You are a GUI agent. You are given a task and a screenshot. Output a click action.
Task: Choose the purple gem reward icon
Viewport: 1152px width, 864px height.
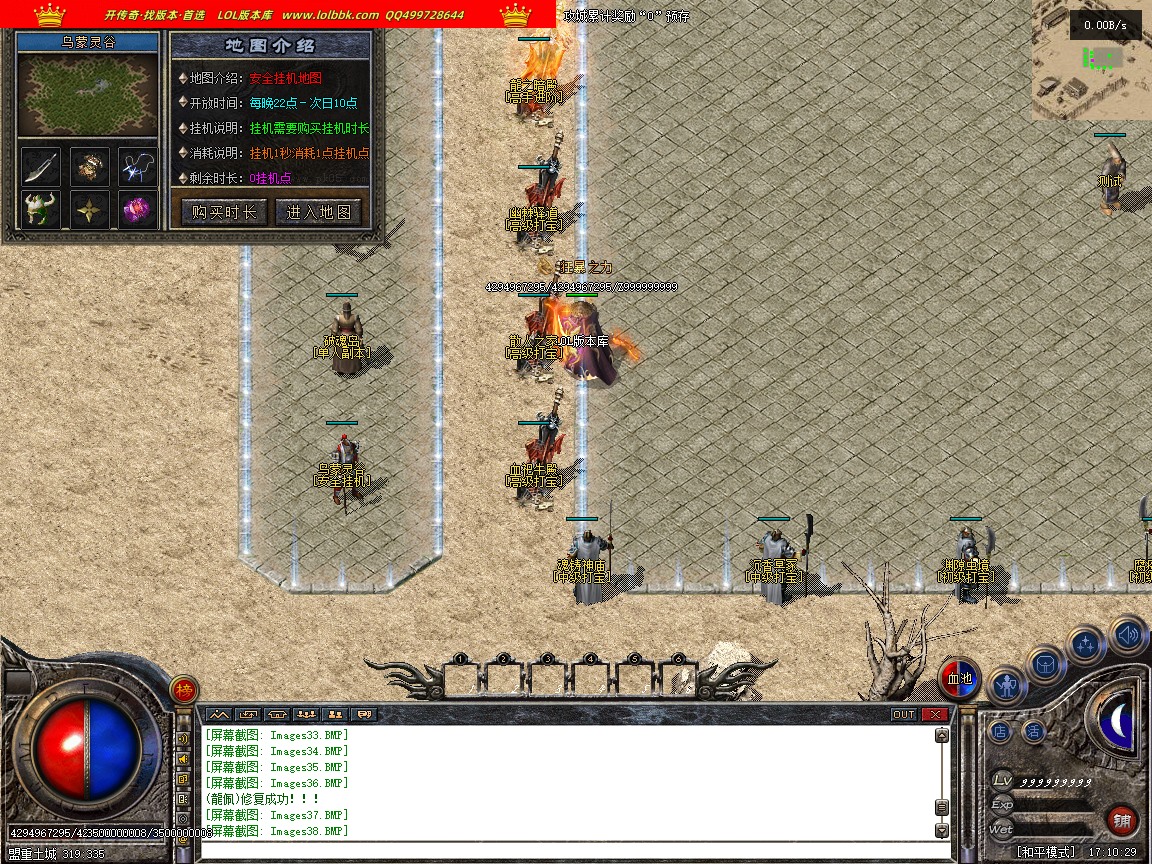tap(137, 210)
